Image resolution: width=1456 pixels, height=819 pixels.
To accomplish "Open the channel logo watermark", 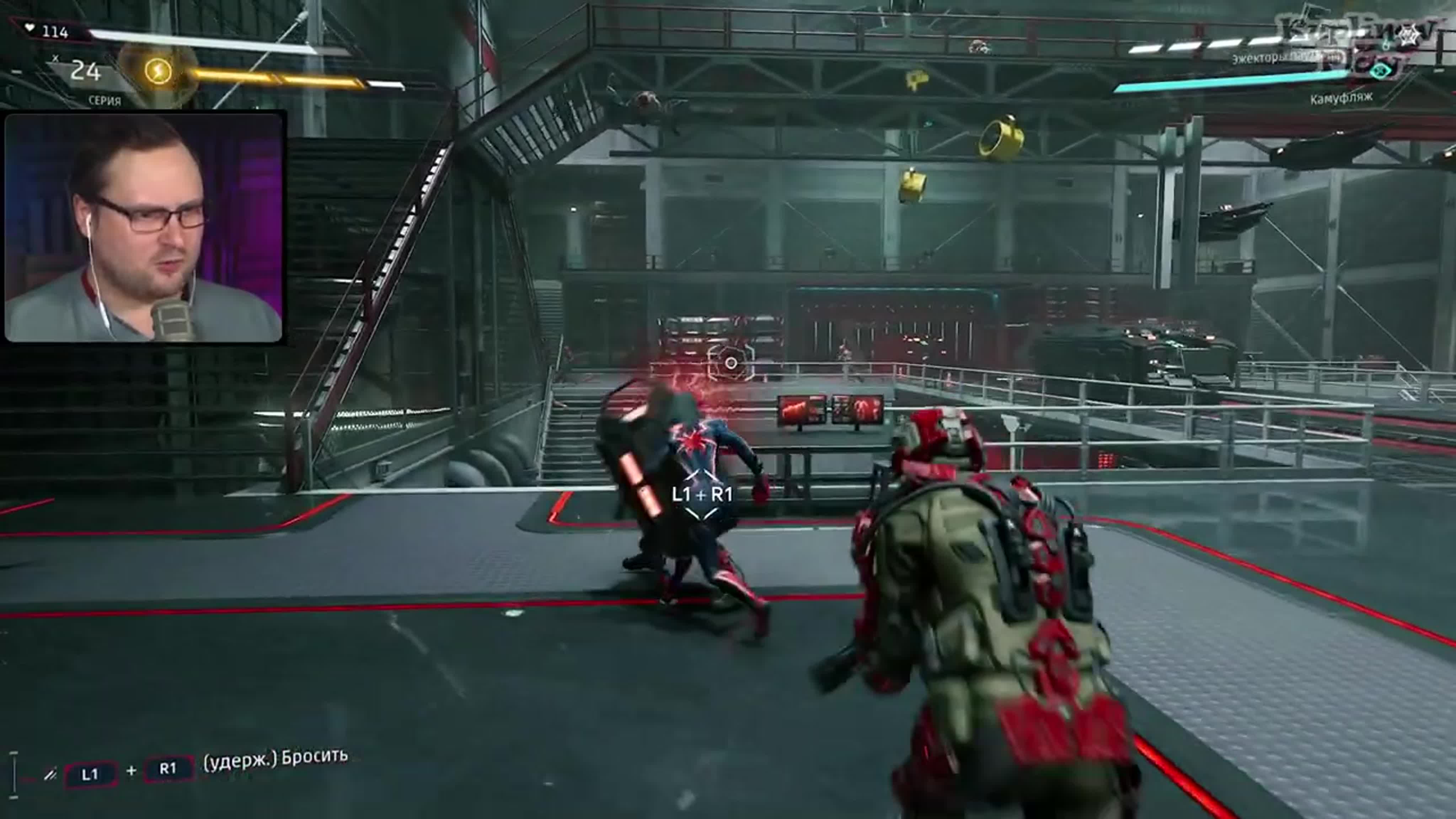I will tap(1356, 42).
